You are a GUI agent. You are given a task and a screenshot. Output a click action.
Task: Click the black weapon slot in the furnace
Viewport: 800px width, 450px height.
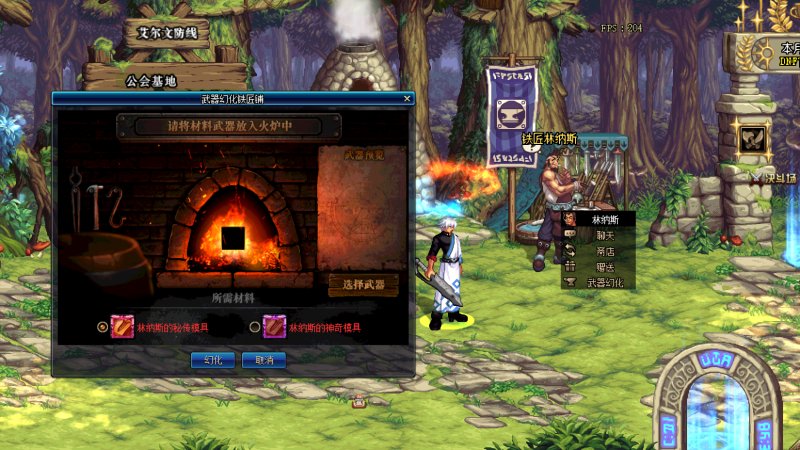point(234,239)
